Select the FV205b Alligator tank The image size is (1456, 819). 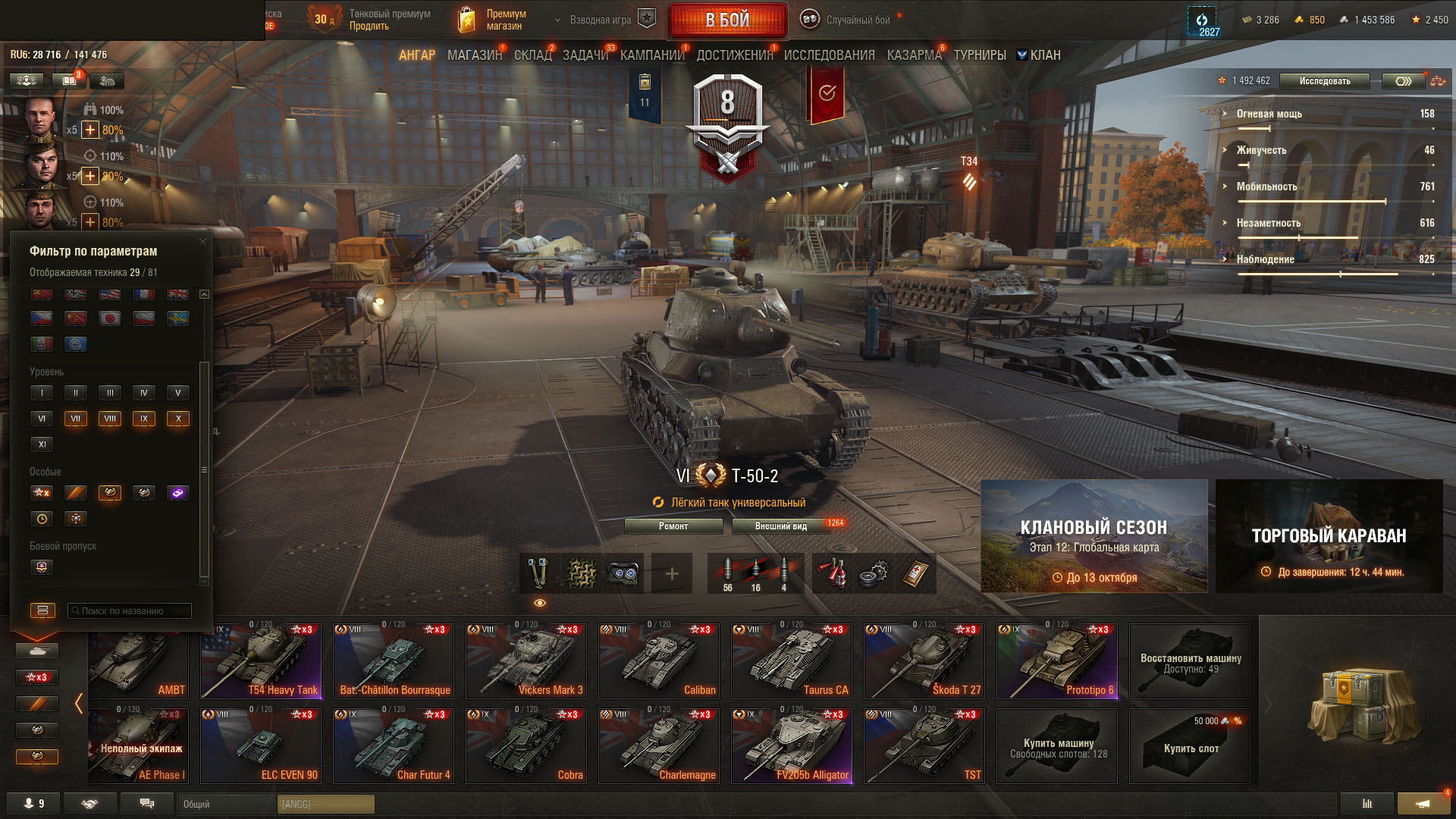tap(791, 745)
